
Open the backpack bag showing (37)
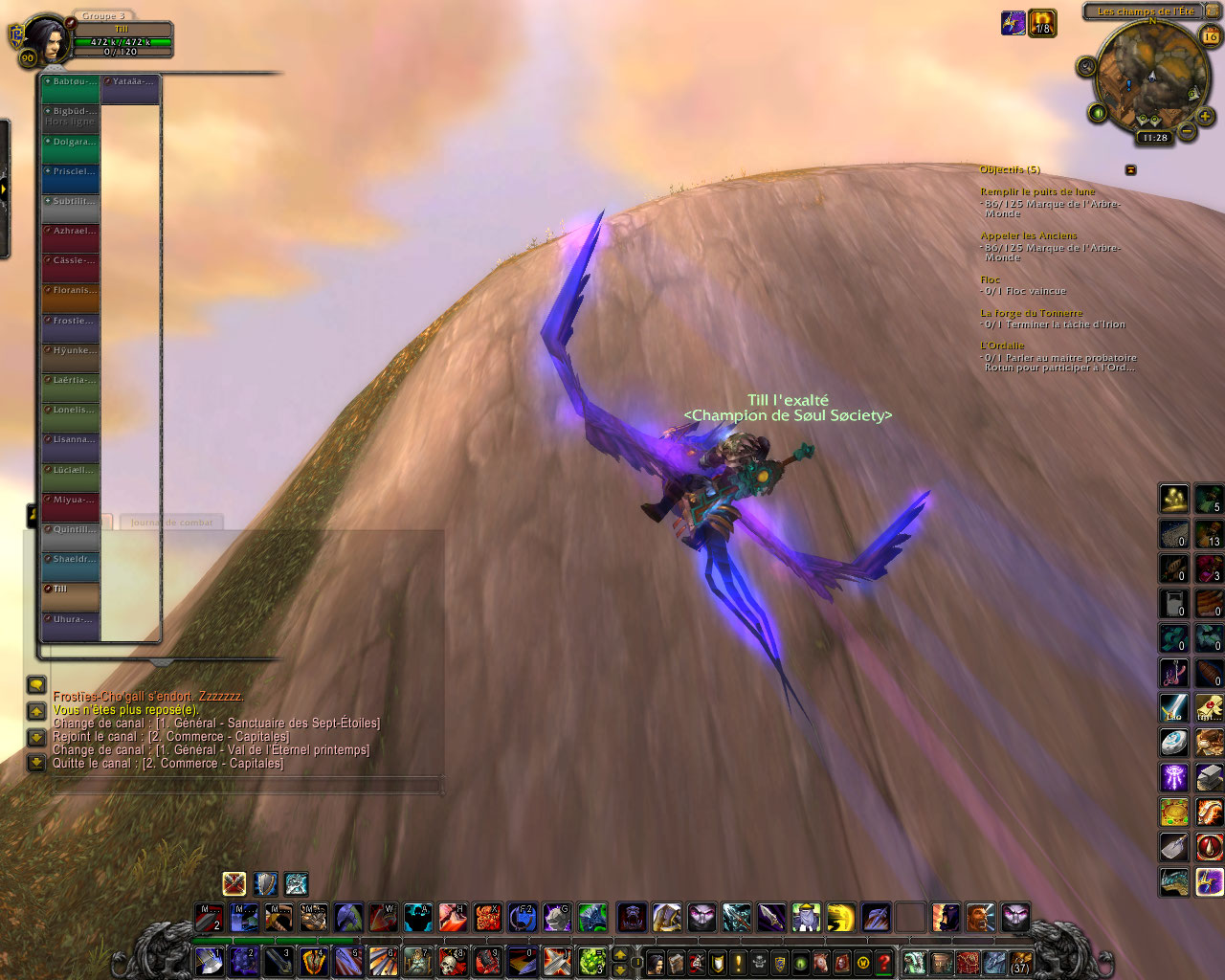pos(1020,962)
